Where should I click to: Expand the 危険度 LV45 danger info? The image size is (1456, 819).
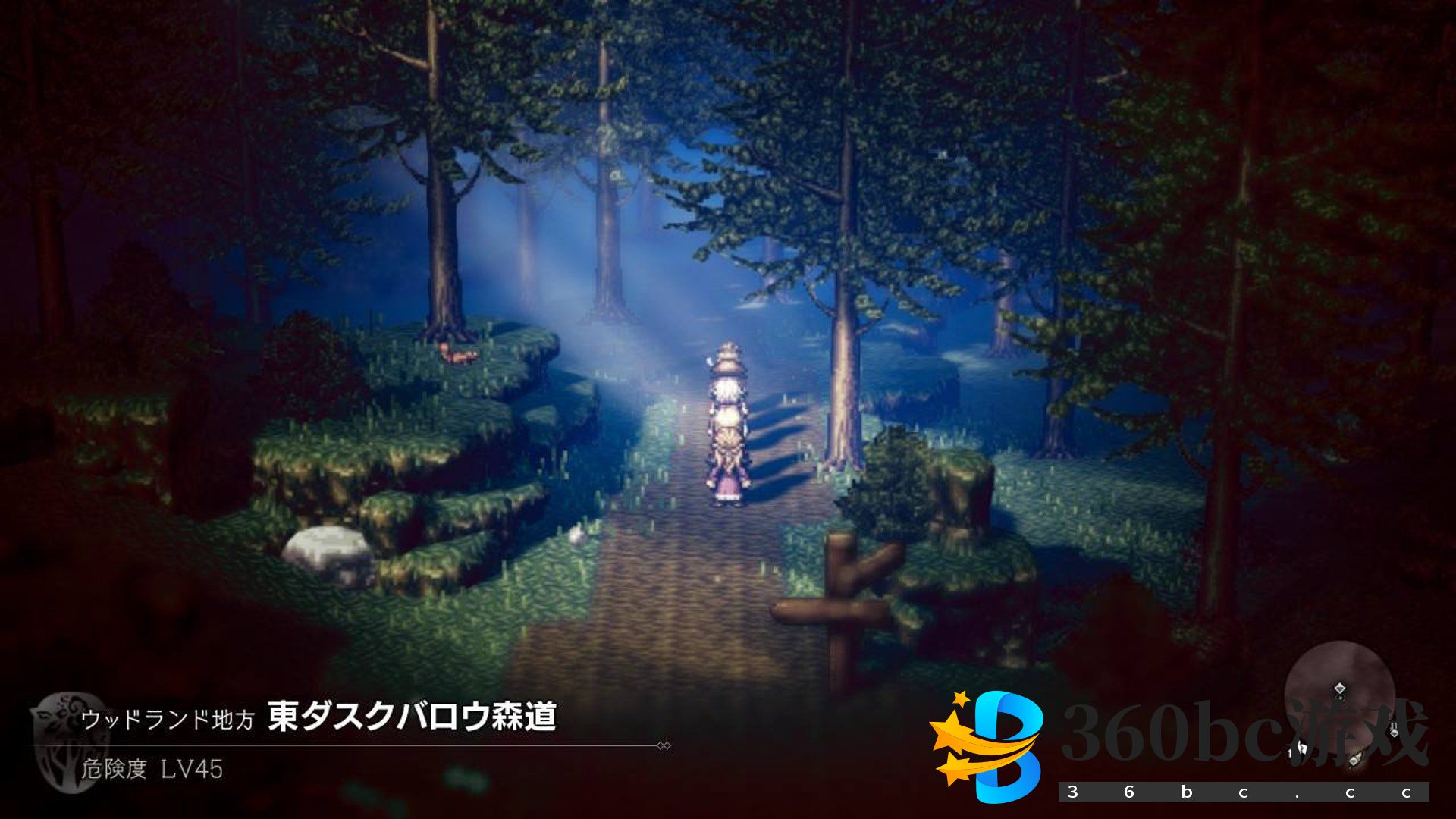[x=152, y=768]
